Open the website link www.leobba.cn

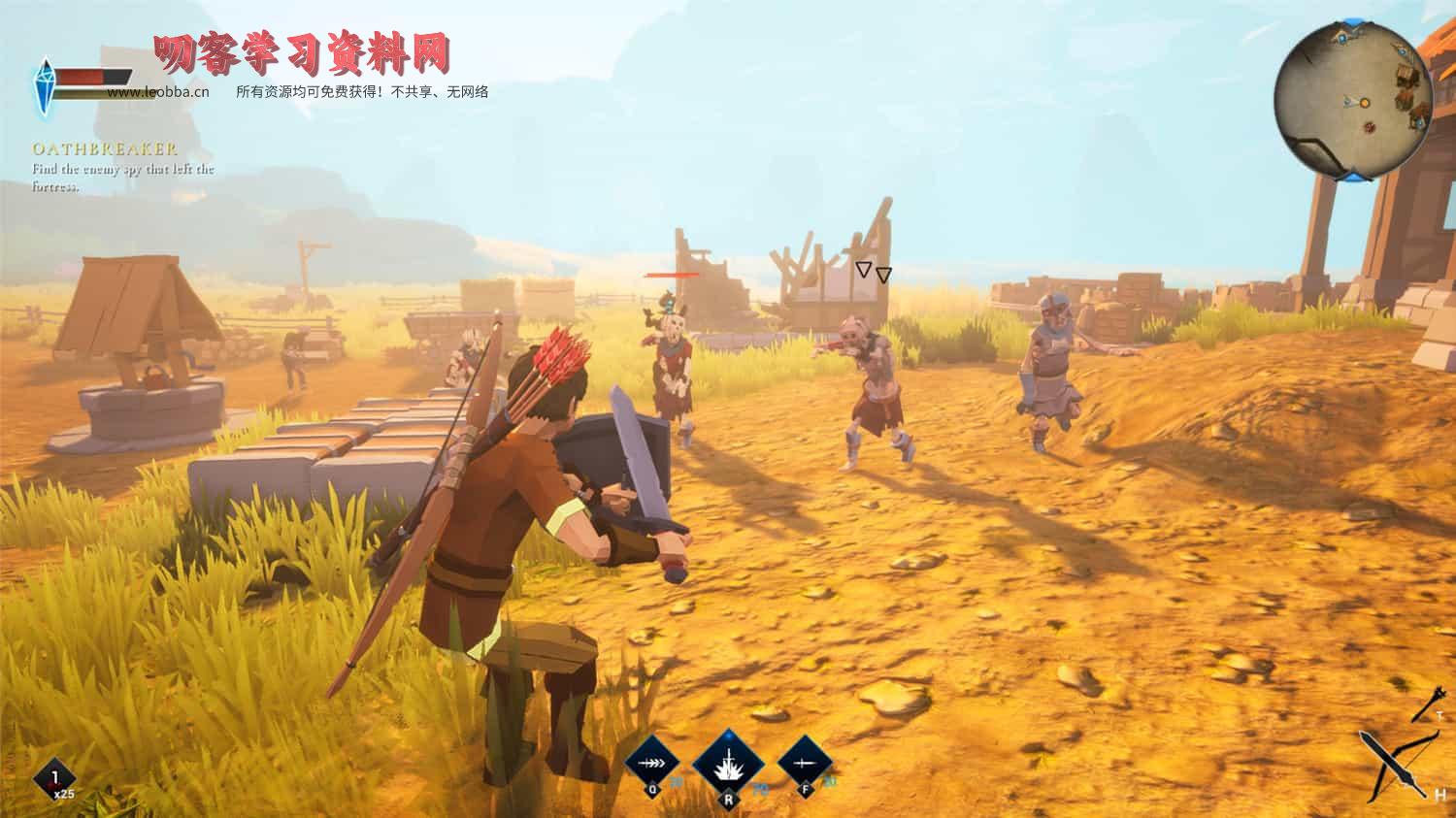pyautogui.click(x=159, y=92)
